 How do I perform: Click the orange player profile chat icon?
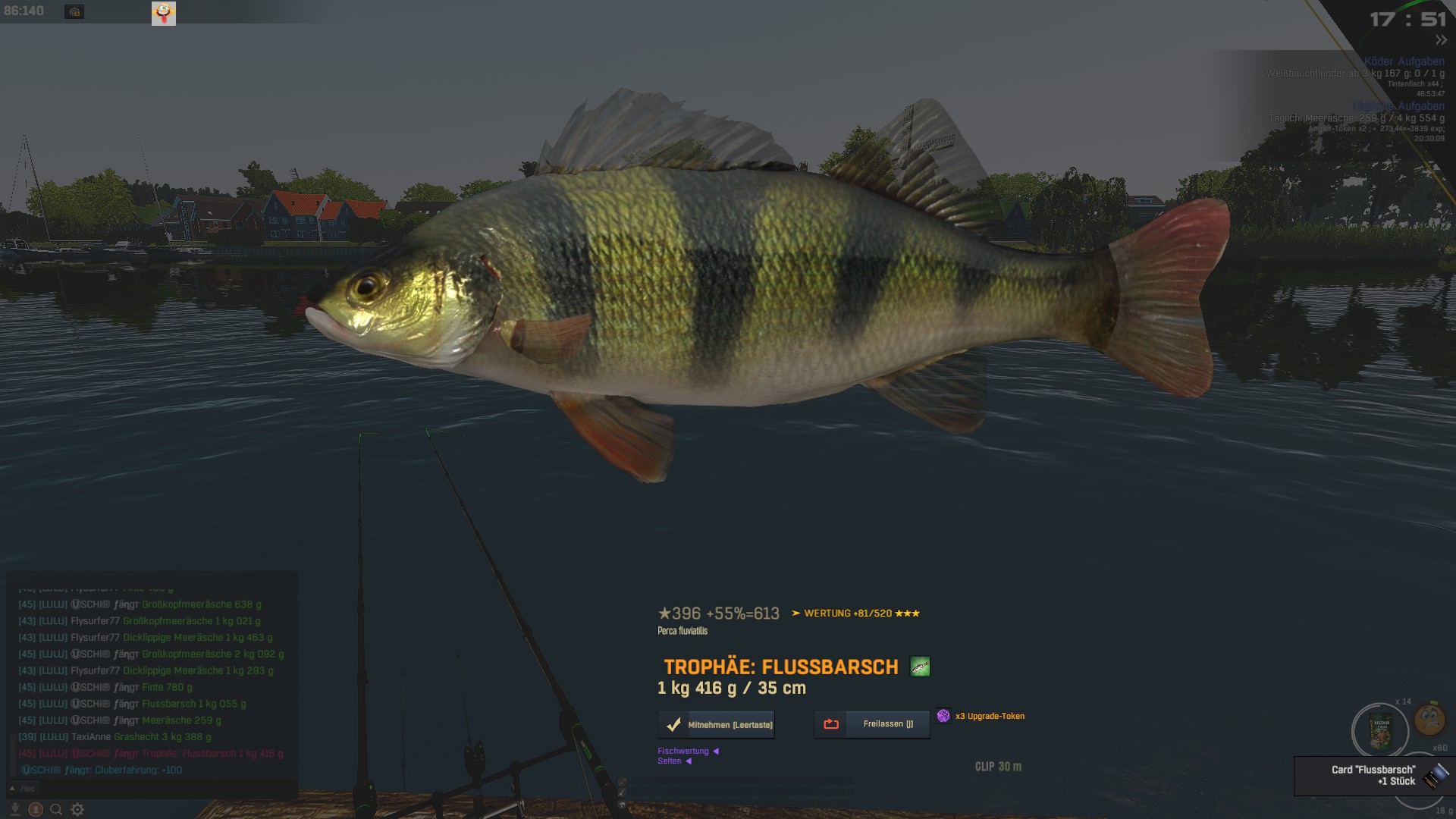36,810
